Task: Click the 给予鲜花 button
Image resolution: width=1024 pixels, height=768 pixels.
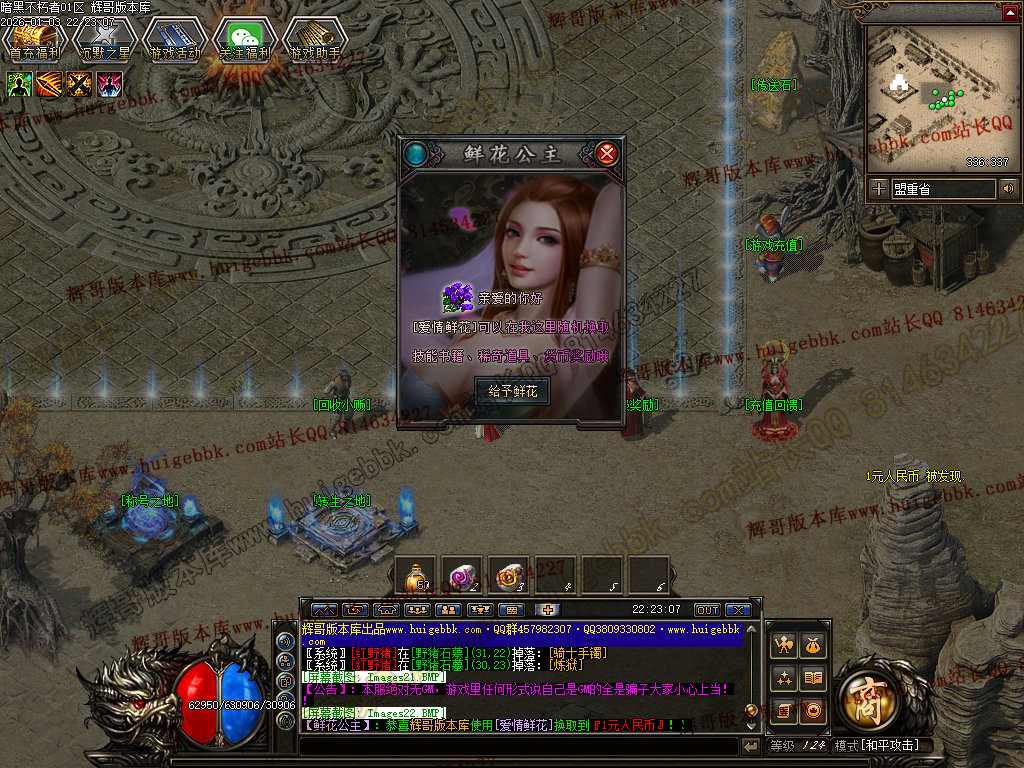Action: point(512,391)
